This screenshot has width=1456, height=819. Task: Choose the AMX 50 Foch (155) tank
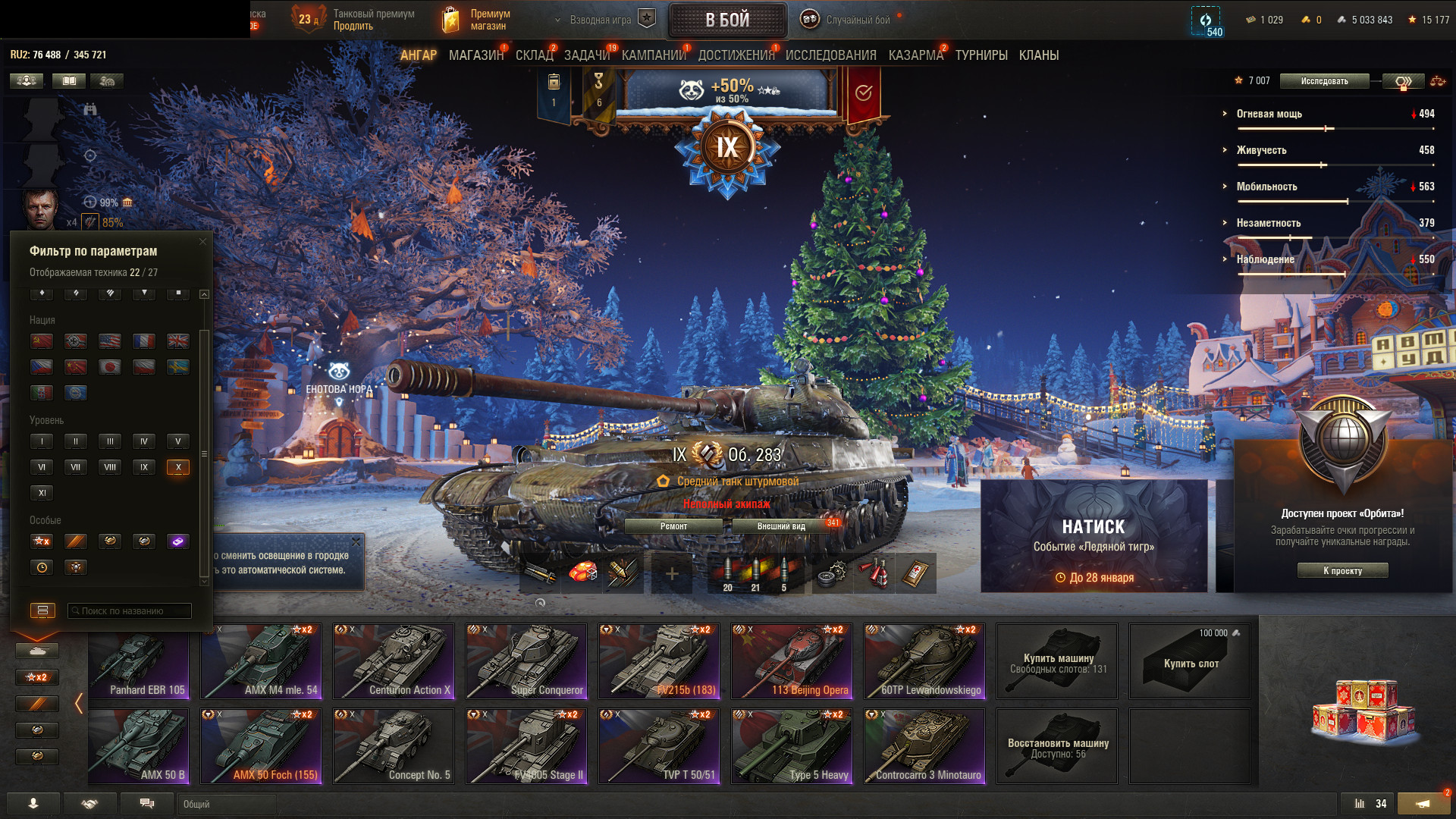[262, 746]
